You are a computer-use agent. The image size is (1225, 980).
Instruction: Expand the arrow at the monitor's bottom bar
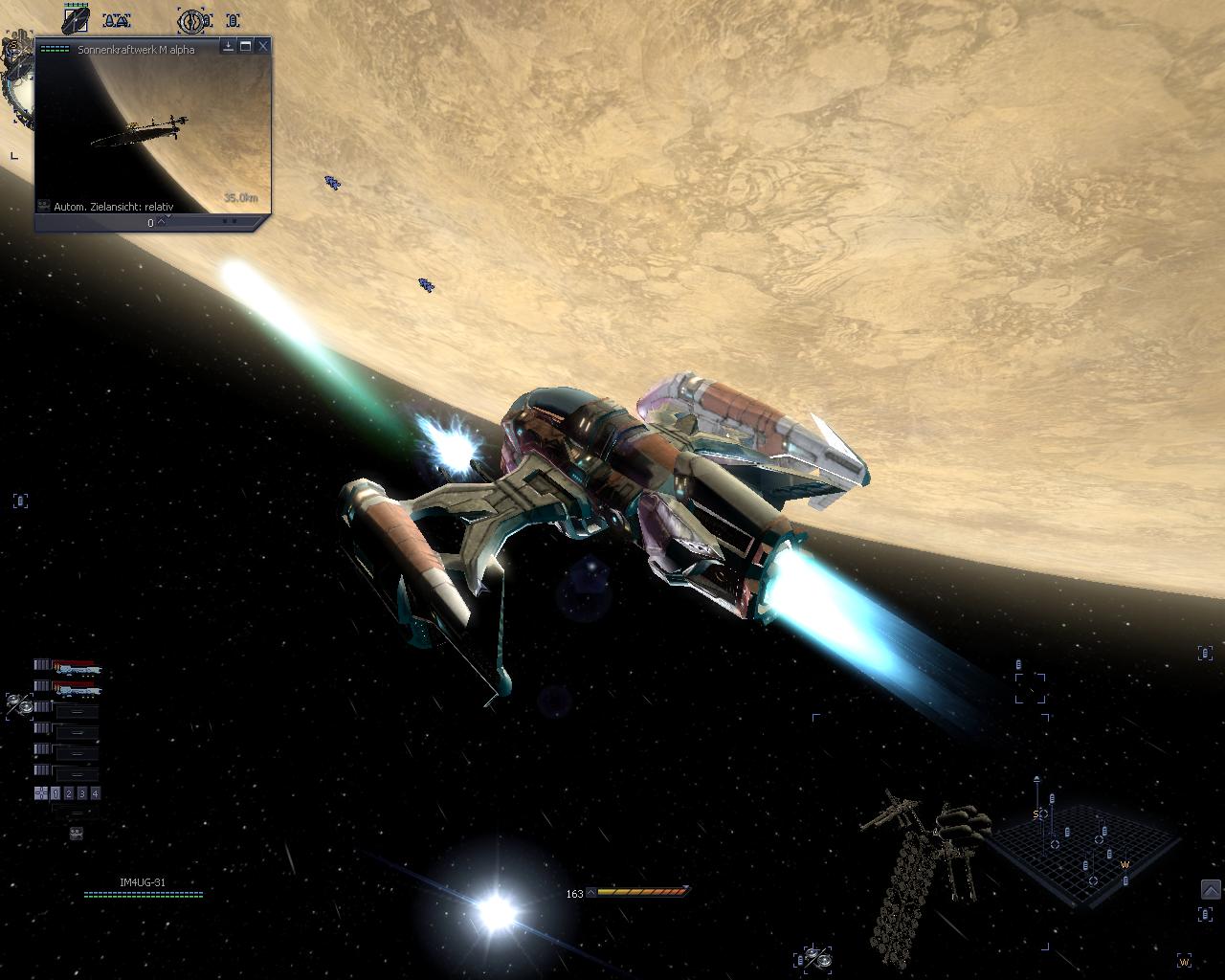162,222
